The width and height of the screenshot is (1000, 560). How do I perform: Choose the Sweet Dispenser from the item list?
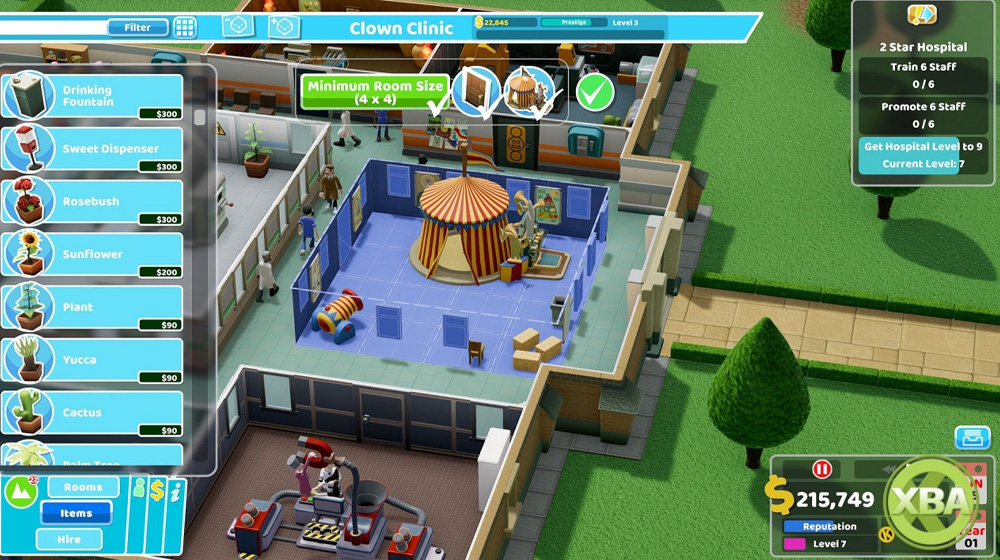click(93, 149)
